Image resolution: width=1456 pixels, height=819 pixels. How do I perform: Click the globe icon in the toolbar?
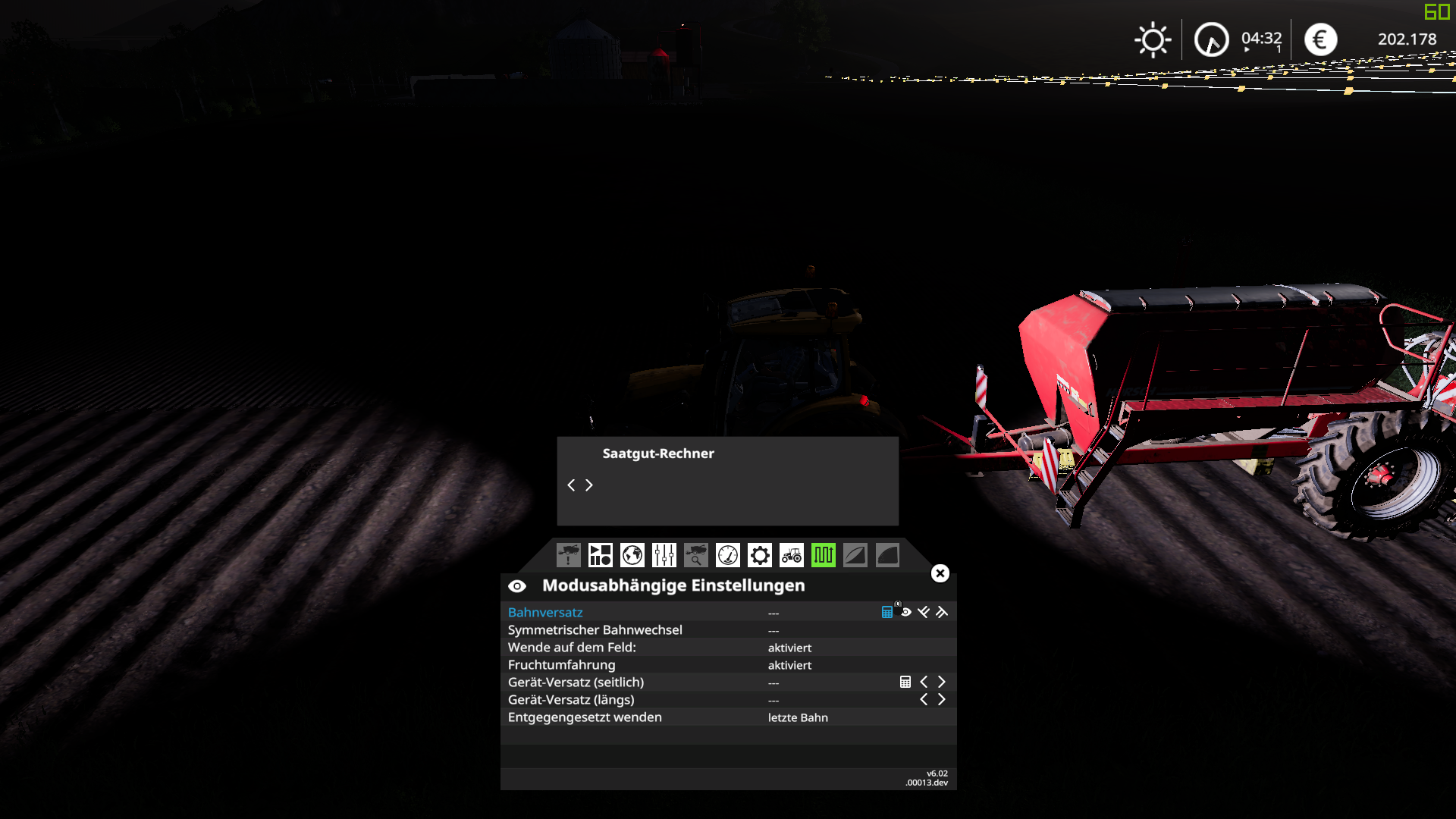click(631, 555)
